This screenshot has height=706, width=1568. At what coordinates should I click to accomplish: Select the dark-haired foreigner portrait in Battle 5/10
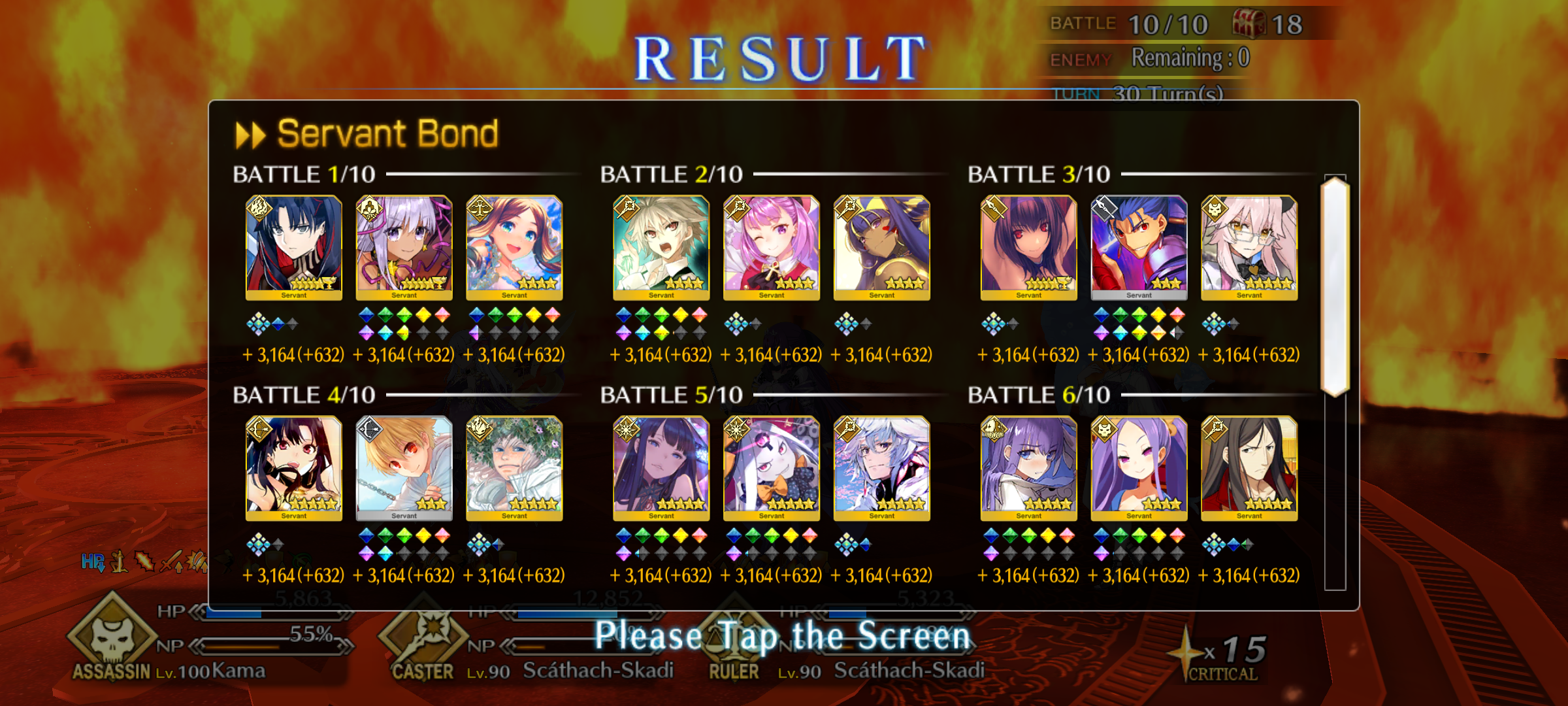click(x=661, y=467)
